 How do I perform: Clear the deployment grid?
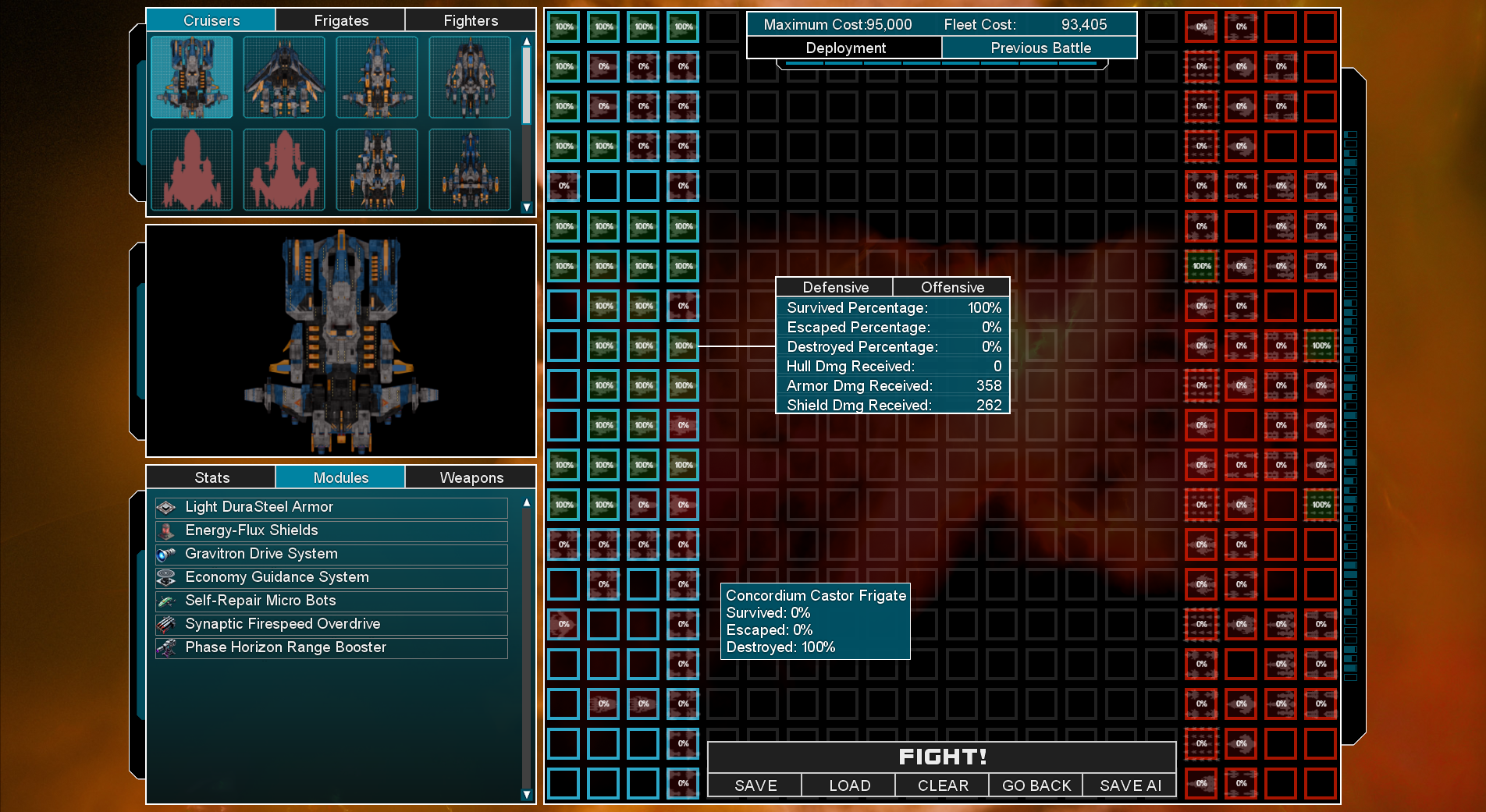tap(942, 785)
